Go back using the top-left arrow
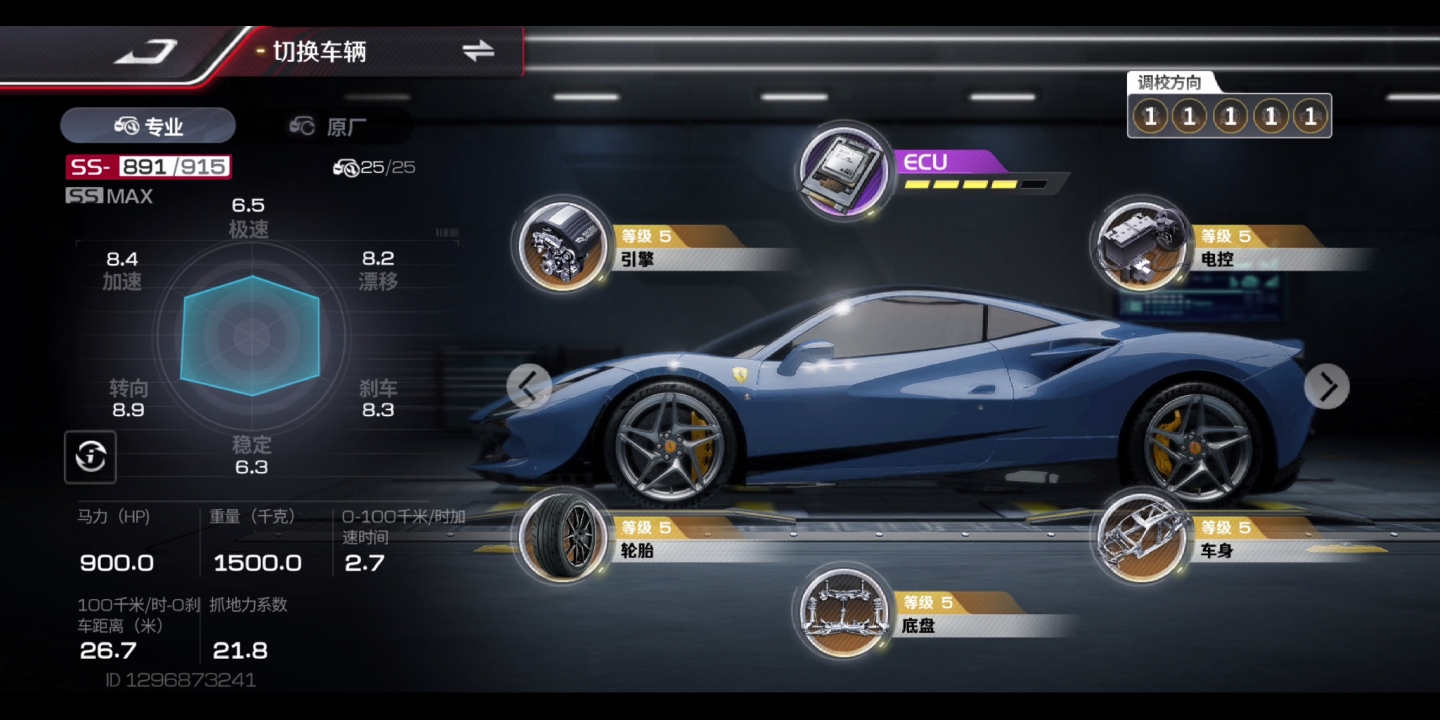This screenshot has height=720, width=1440. pos(146,52)
